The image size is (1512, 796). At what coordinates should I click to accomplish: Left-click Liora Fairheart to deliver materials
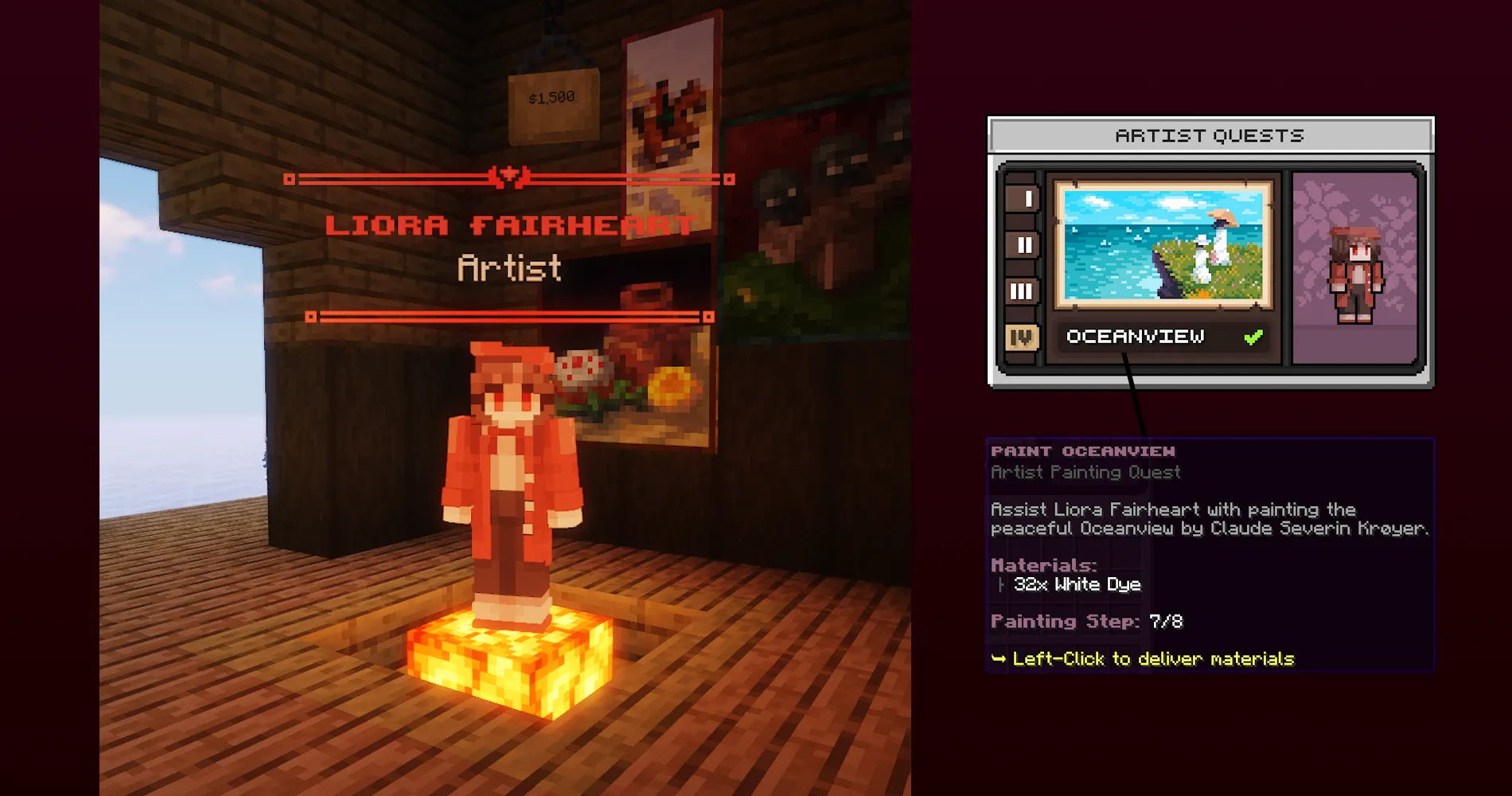[x=509, y=478]
